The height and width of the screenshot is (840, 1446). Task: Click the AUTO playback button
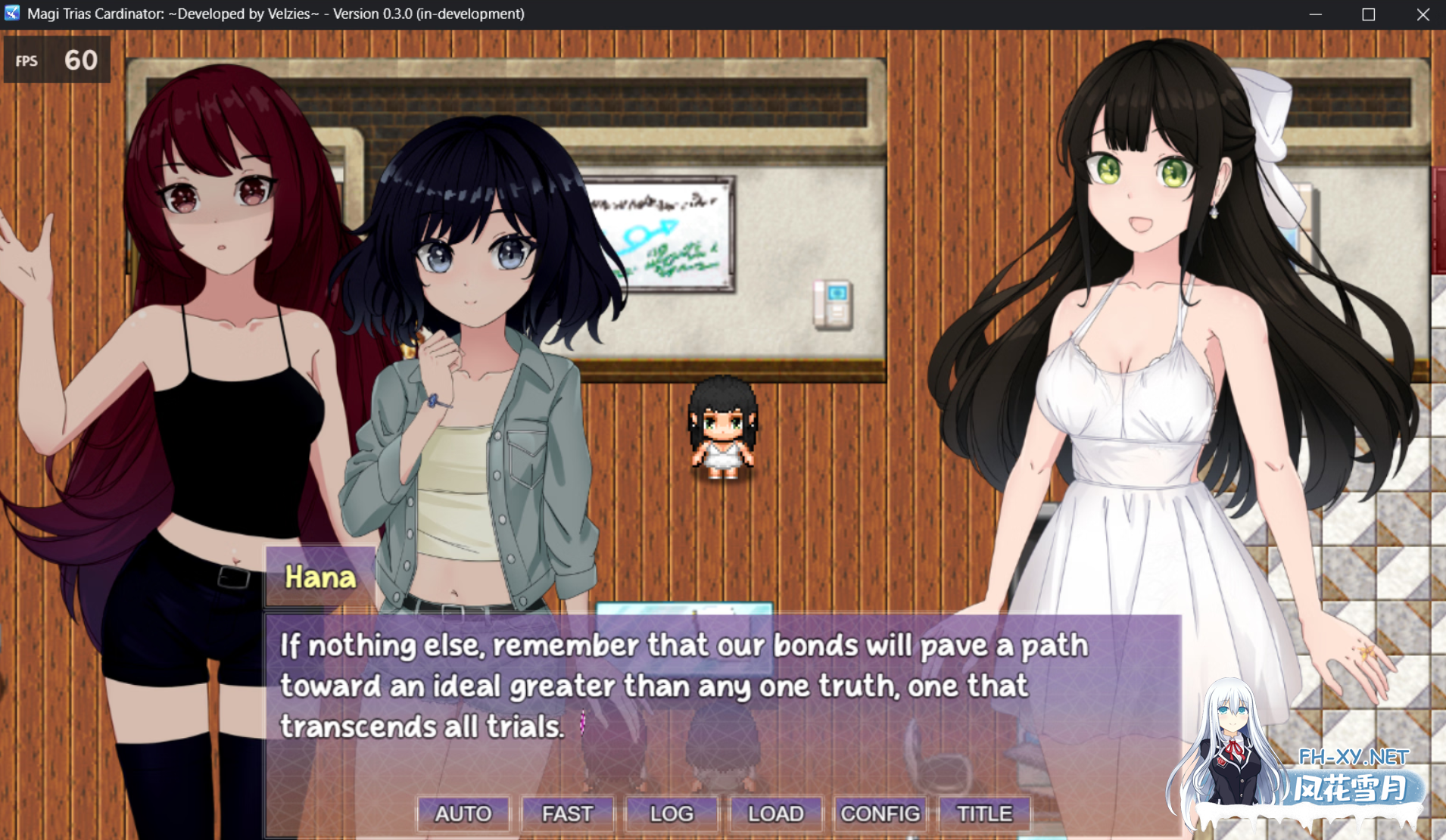pyautogui.click(x=463, y=814)
